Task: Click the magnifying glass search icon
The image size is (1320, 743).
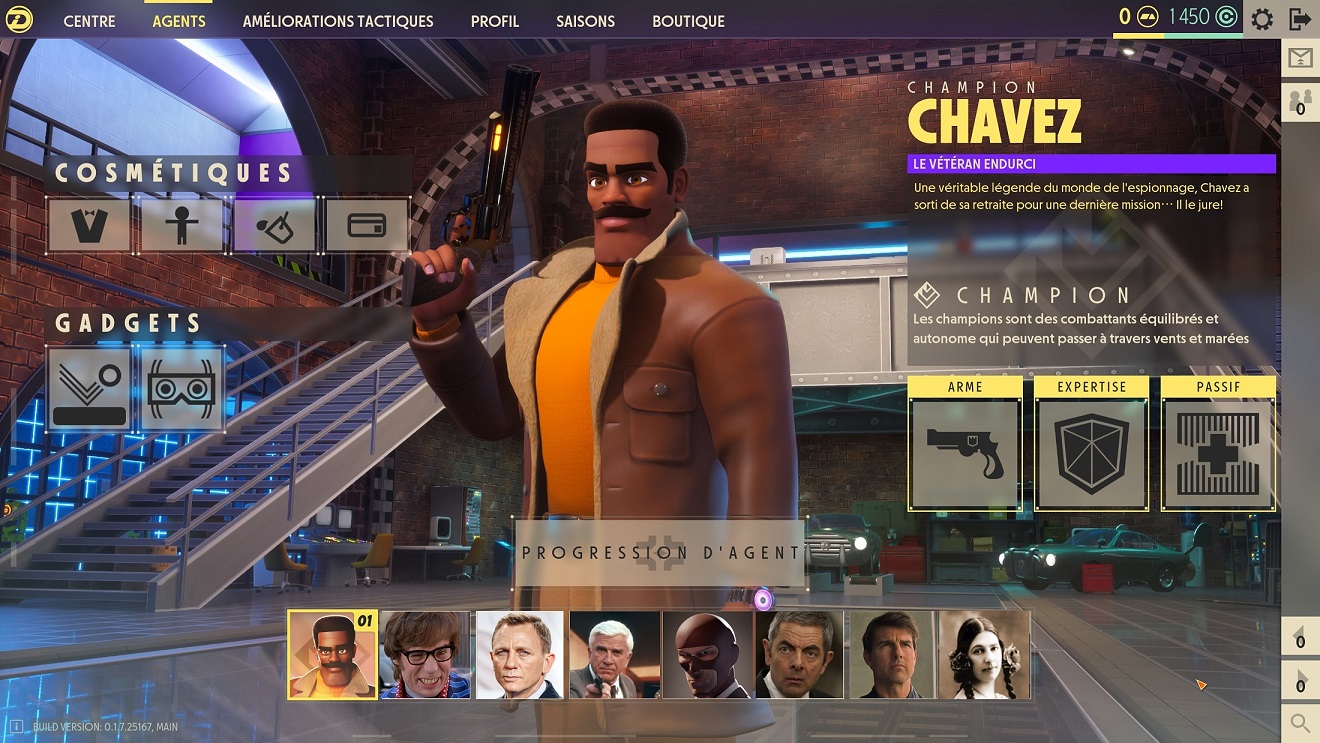Action: [x=1300, y=722]
